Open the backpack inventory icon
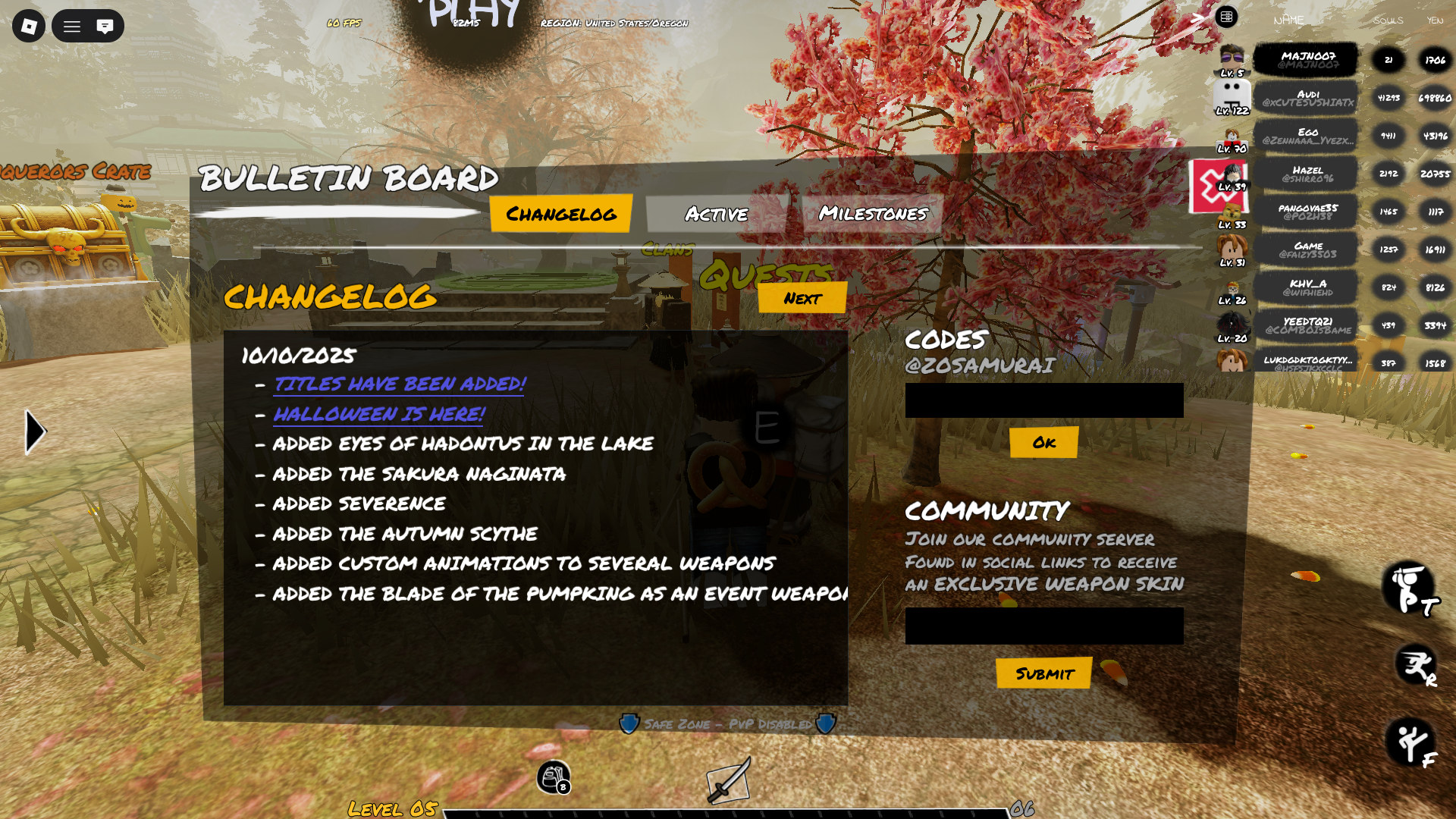 (x=553, y=777)
